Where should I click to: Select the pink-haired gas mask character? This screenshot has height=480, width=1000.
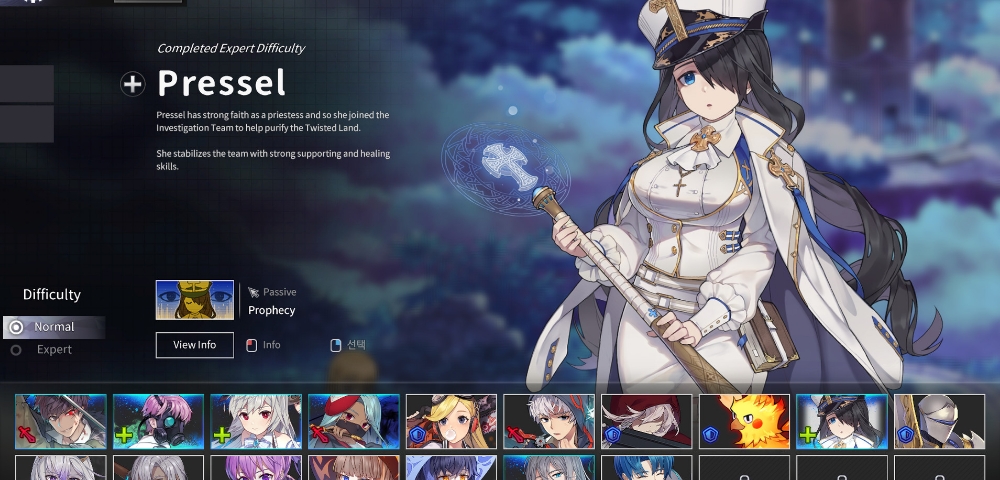click(x=158, y=421)
